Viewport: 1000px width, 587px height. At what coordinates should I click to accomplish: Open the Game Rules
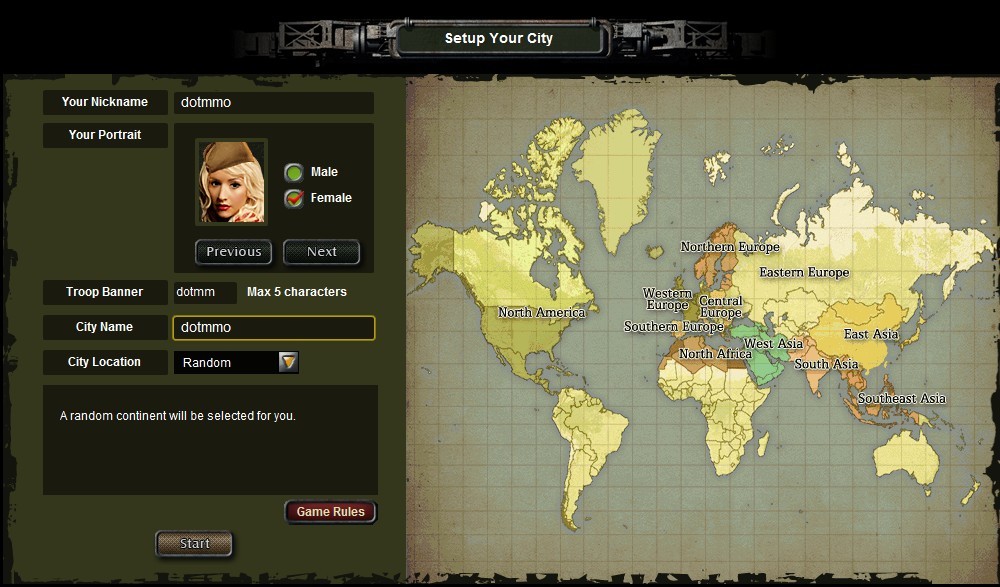330,512
